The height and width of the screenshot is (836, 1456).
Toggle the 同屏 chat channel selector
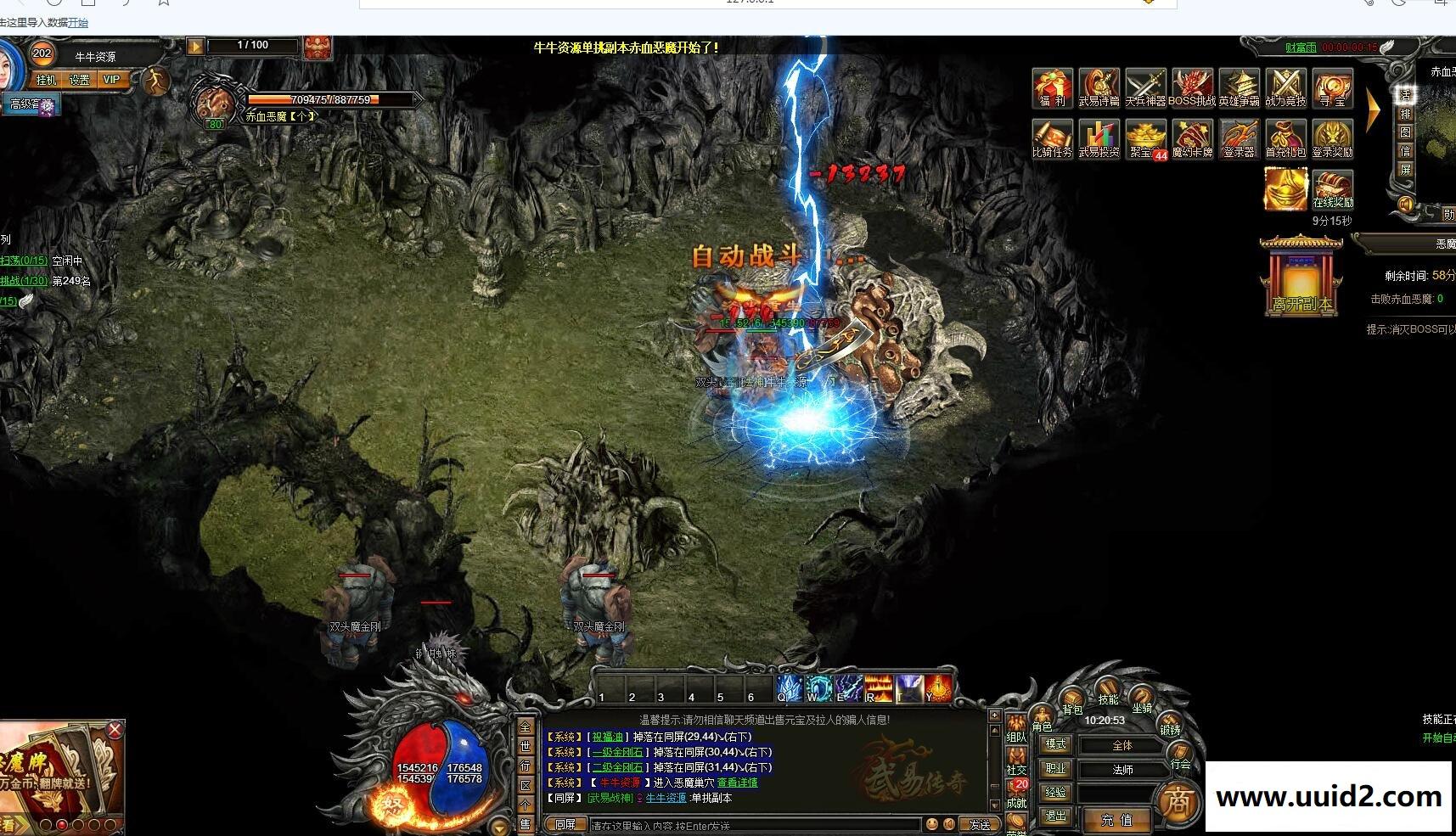point(567,823)
